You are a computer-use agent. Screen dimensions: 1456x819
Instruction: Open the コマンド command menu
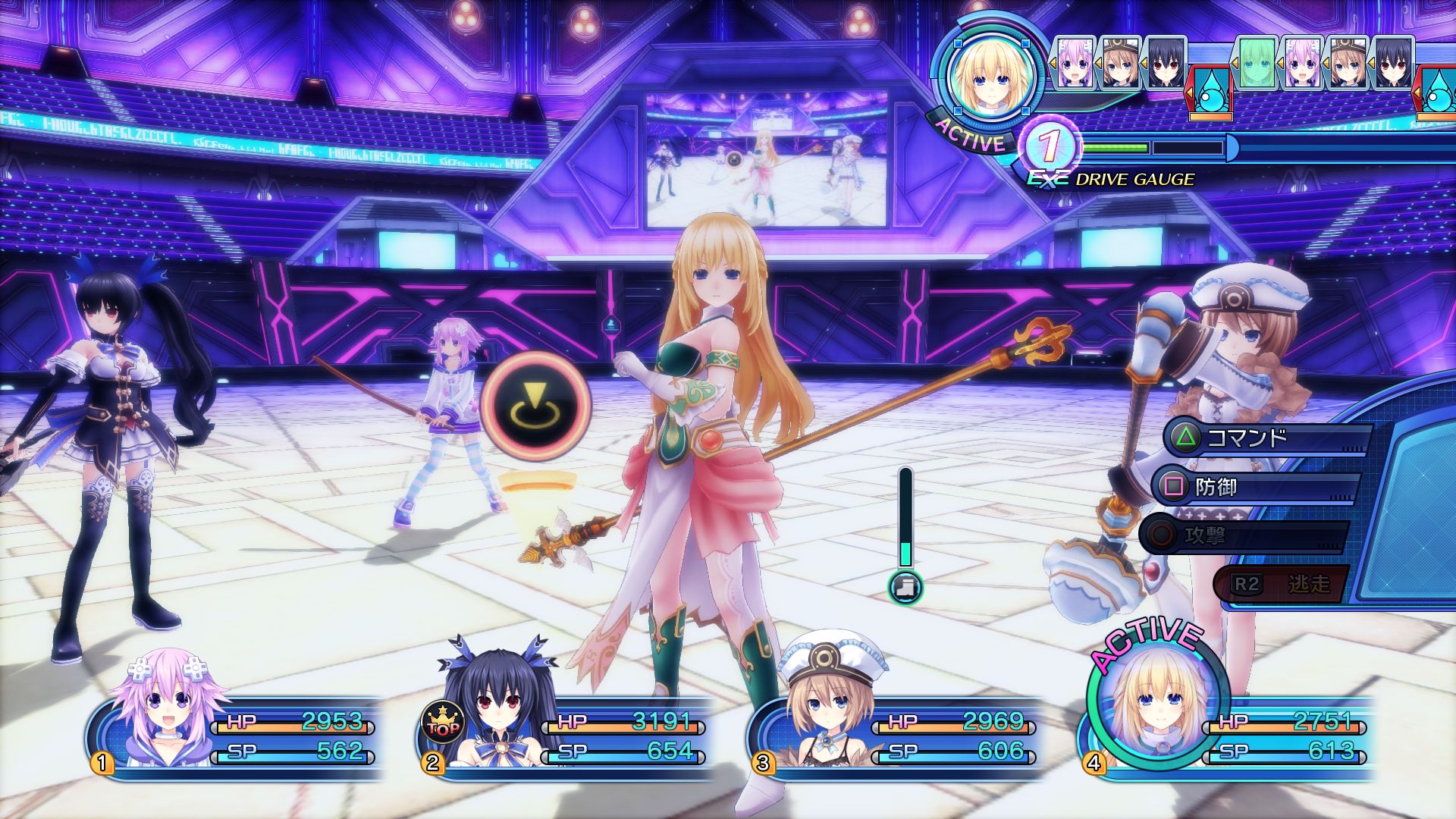1265,438
